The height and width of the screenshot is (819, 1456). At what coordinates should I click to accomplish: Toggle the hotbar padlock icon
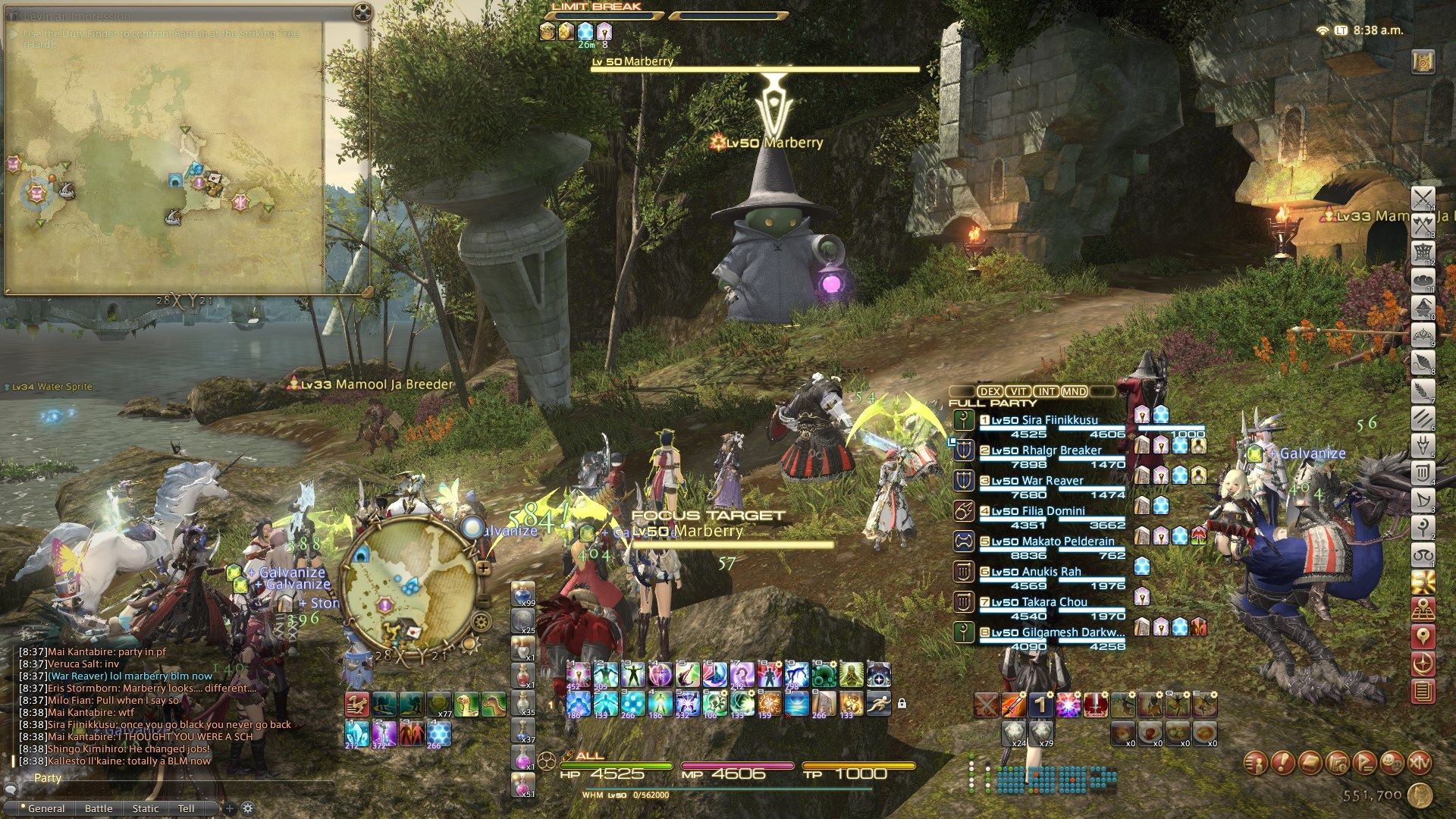coord(902,704)
